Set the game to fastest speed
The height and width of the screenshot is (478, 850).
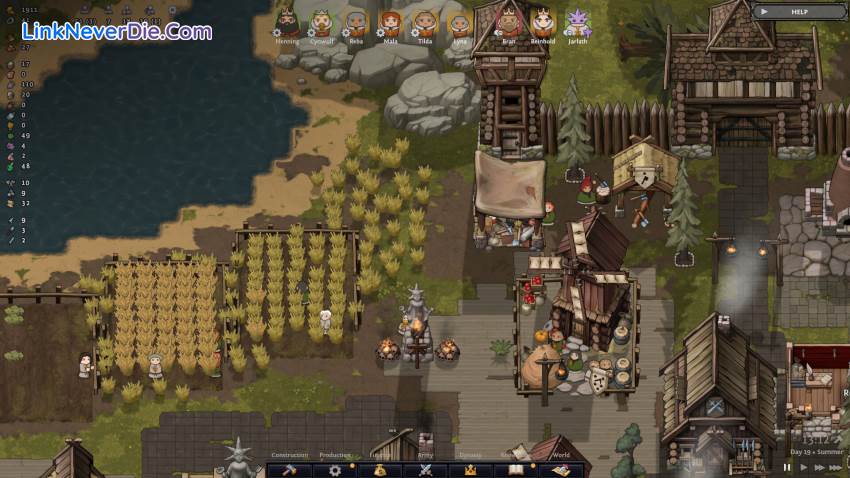(838, 467)
